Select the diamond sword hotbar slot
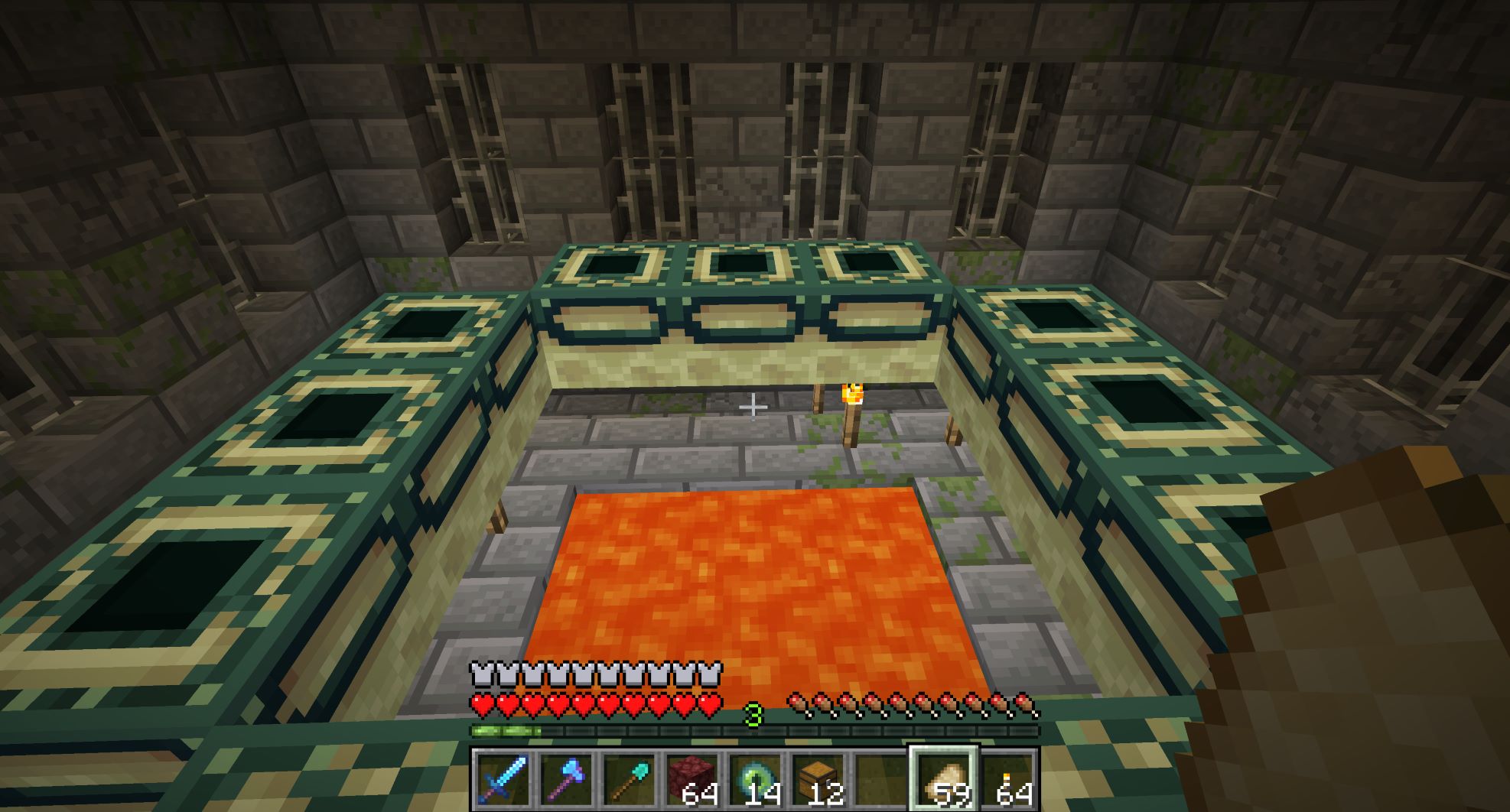The image size is (1510, 812). (x=503, y=780)
